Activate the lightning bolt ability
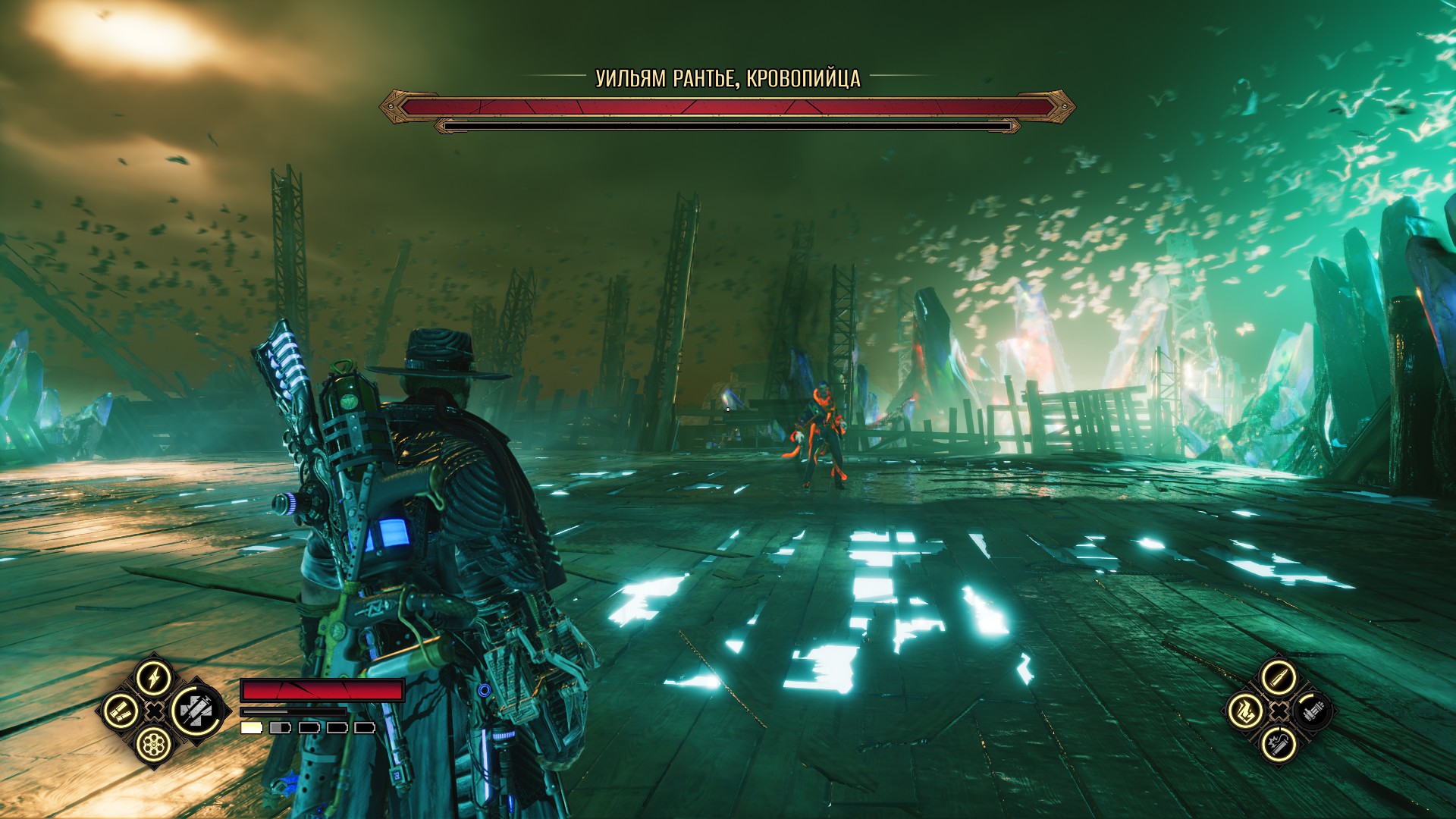1456x819 pixels. coord(154,677)
